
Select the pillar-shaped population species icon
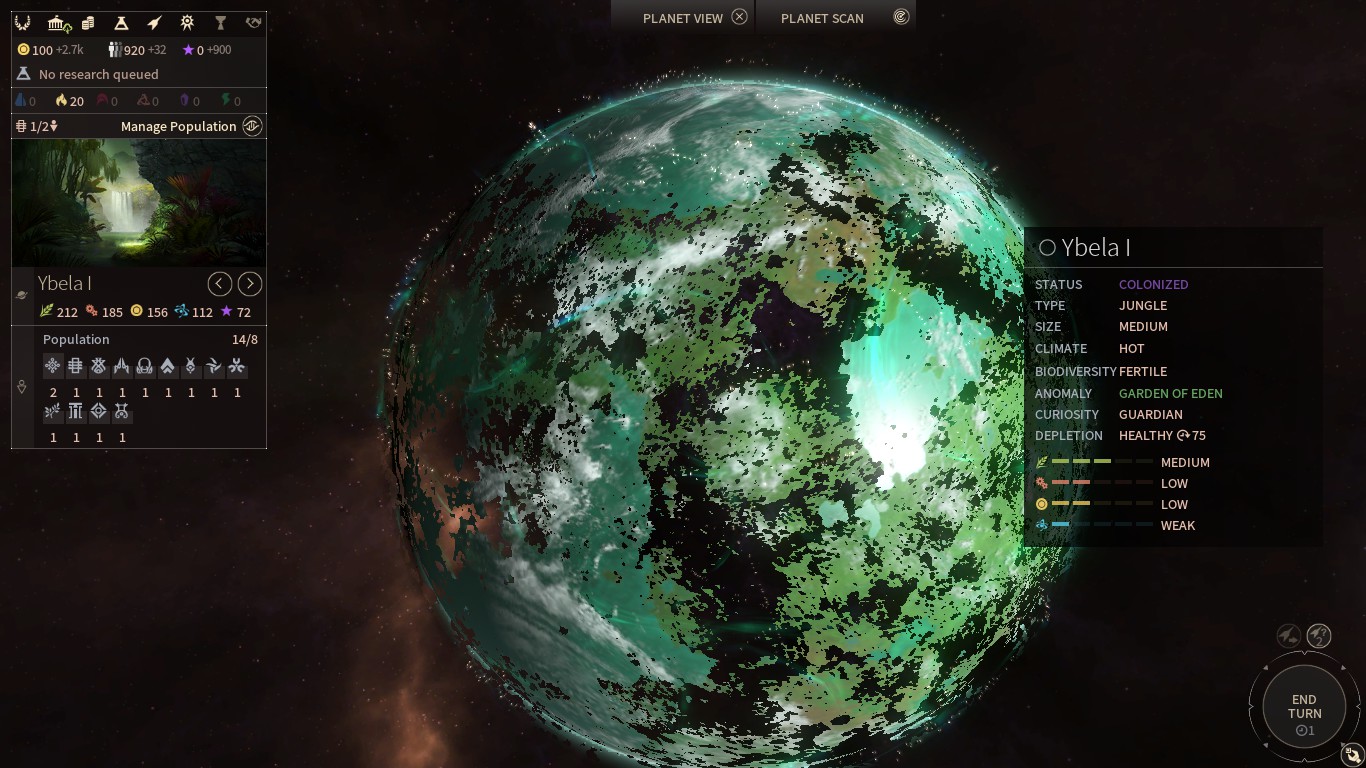tap(76, 412)
